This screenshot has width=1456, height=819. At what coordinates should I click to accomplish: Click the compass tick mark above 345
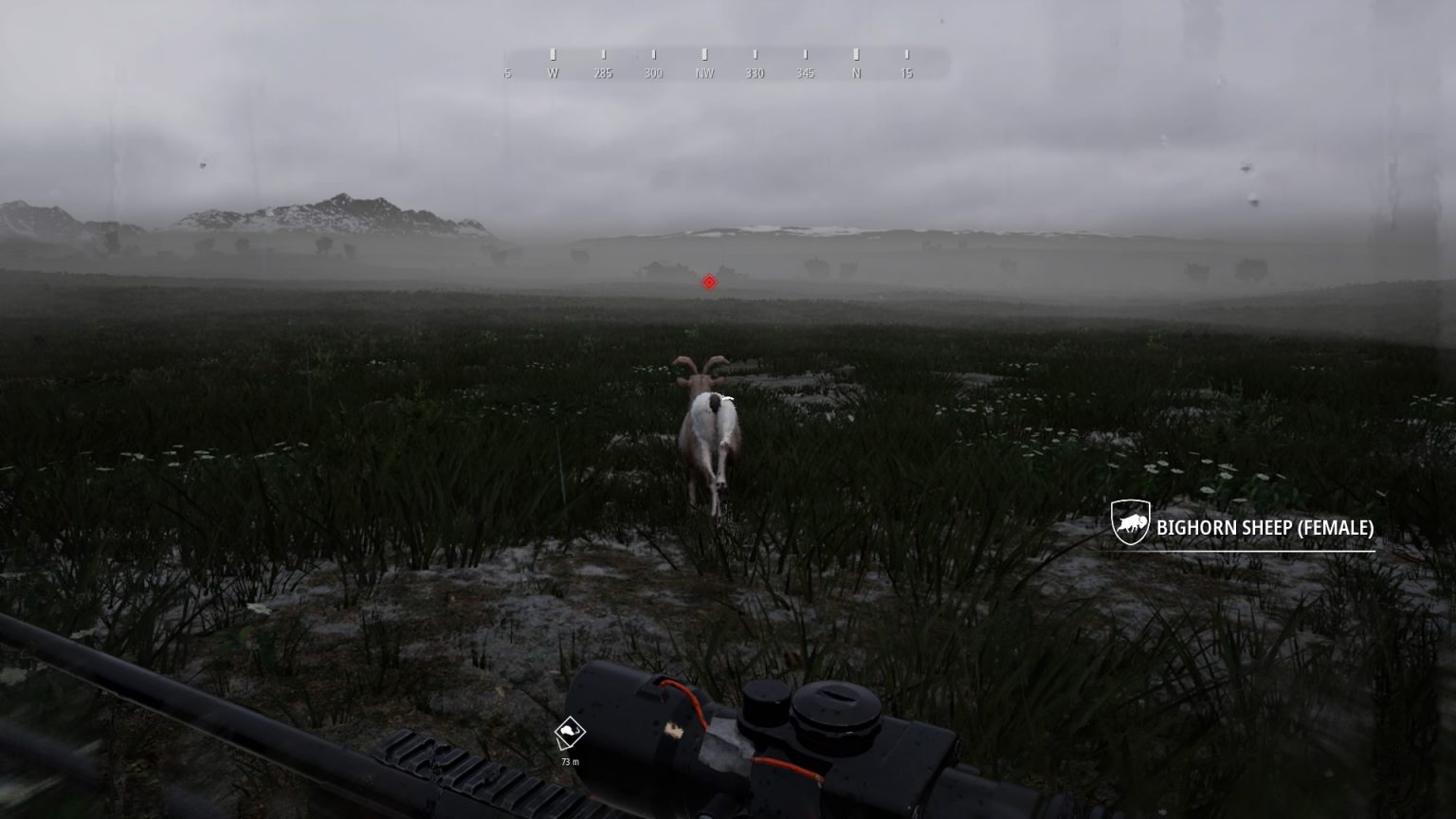[805, 54]
